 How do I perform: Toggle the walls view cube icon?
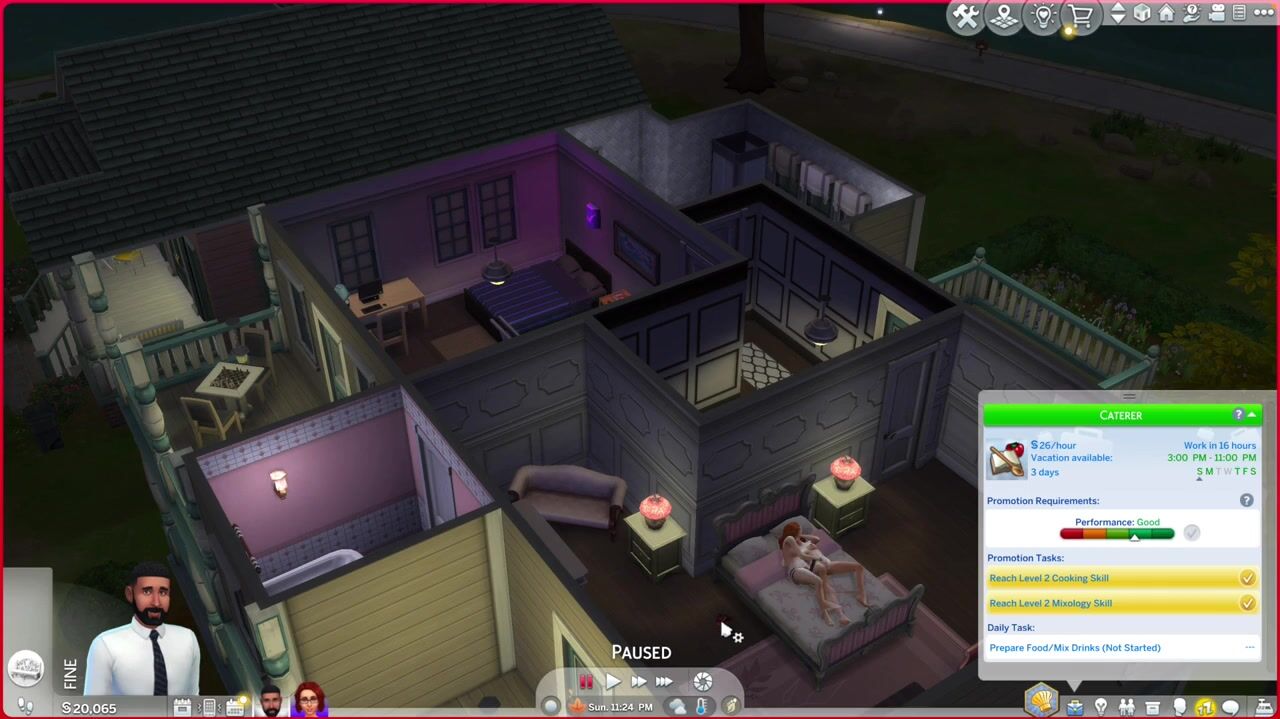click(x=1142, y=14)
